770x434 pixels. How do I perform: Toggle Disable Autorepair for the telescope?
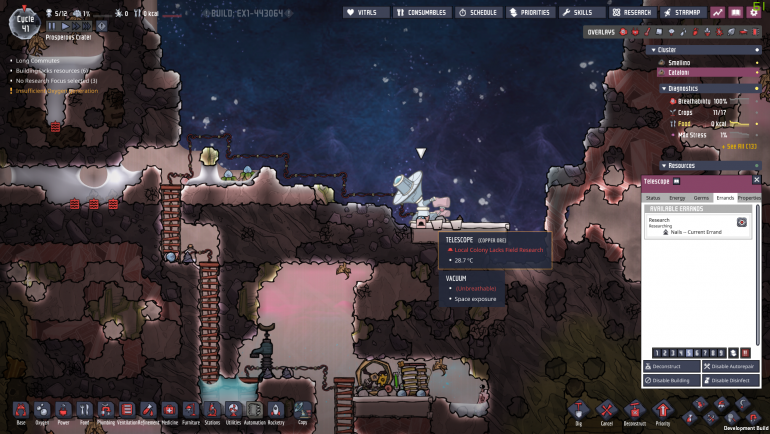(731, 367)
